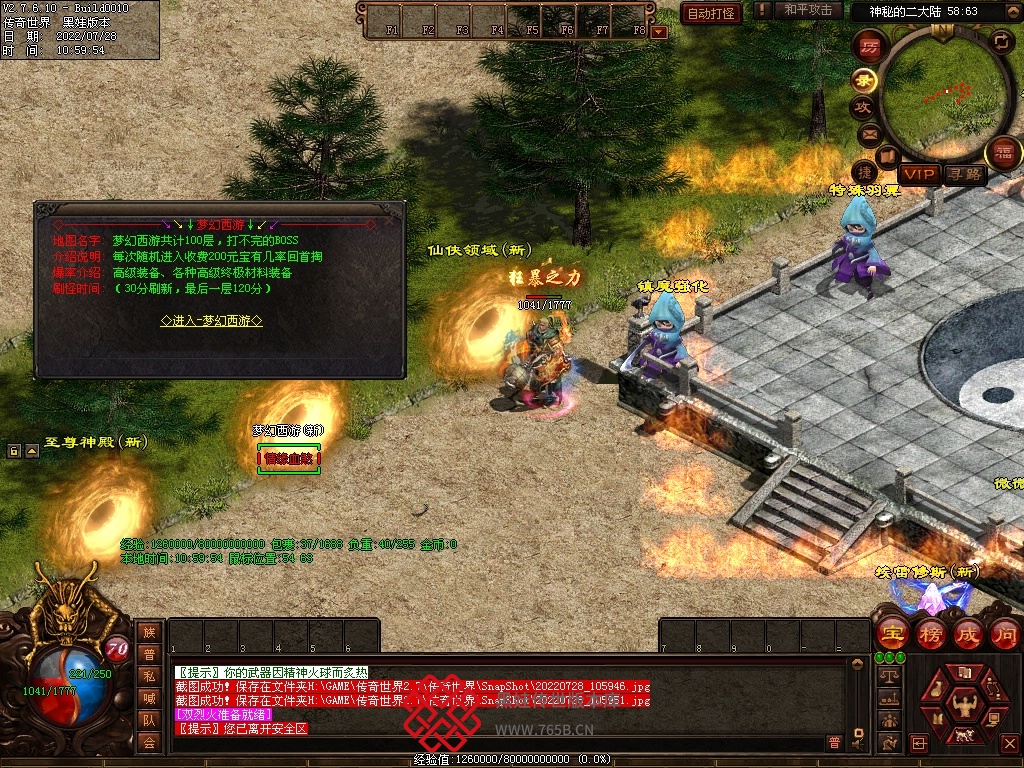Open the VIP panel
Screen dimensions: 1024x768
919,175
